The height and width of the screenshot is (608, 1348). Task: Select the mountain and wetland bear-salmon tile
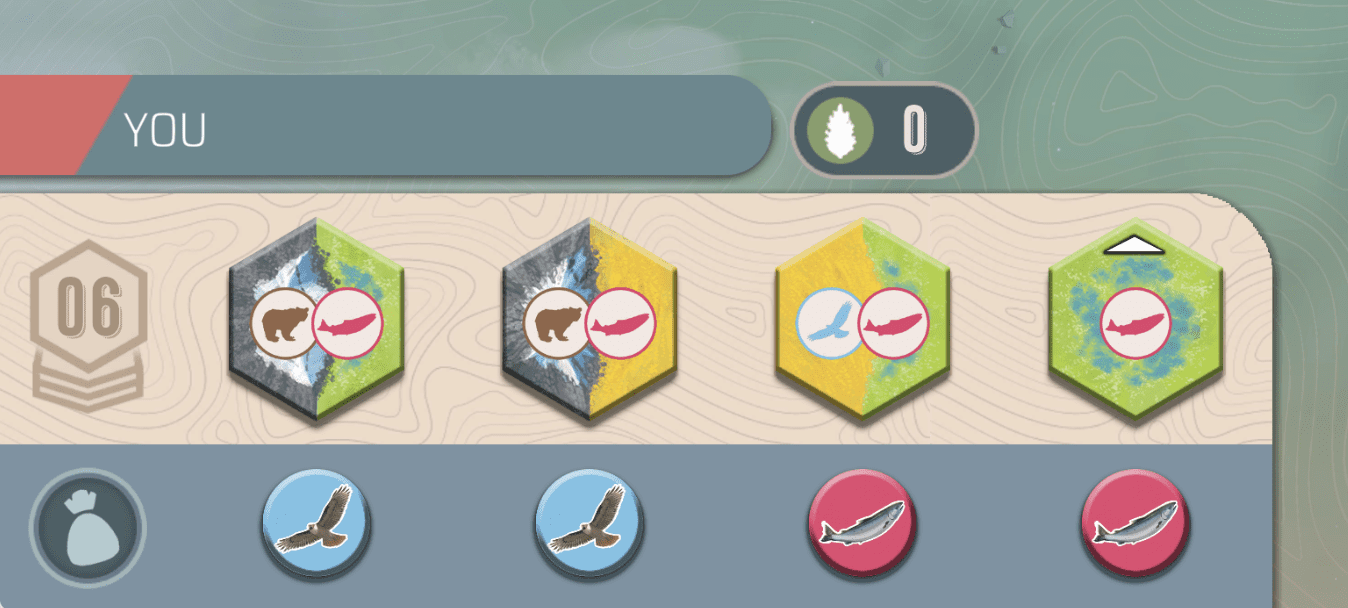pos(315,322)
